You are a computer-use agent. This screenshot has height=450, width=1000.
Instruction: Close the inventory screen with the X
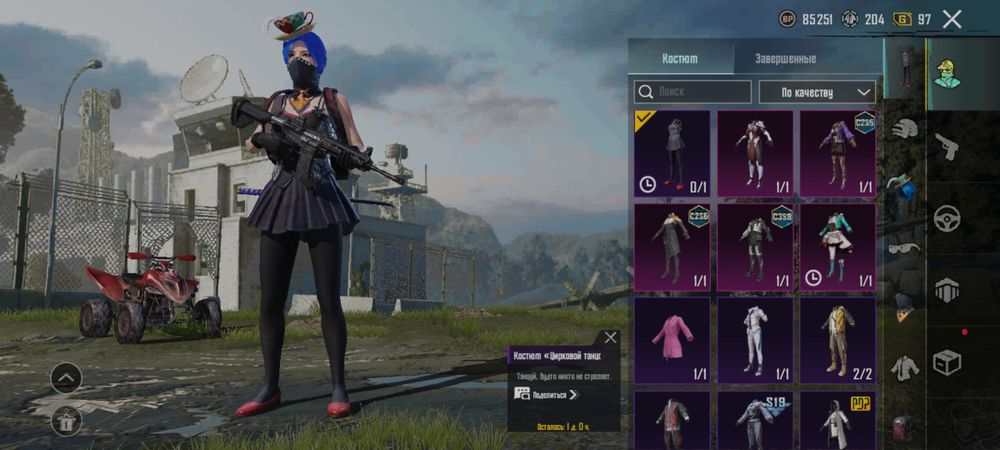952,19
